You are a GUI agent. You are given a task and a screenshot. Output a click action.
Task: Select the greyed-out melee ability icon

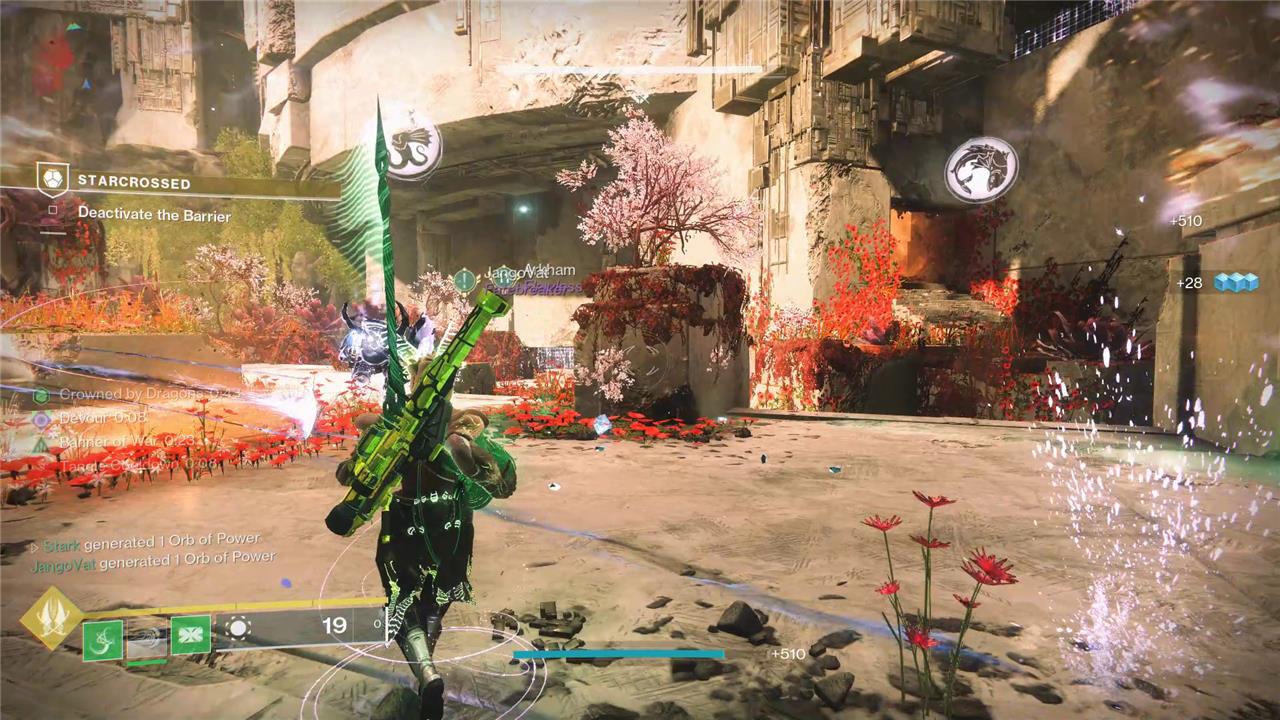[146, 638]
